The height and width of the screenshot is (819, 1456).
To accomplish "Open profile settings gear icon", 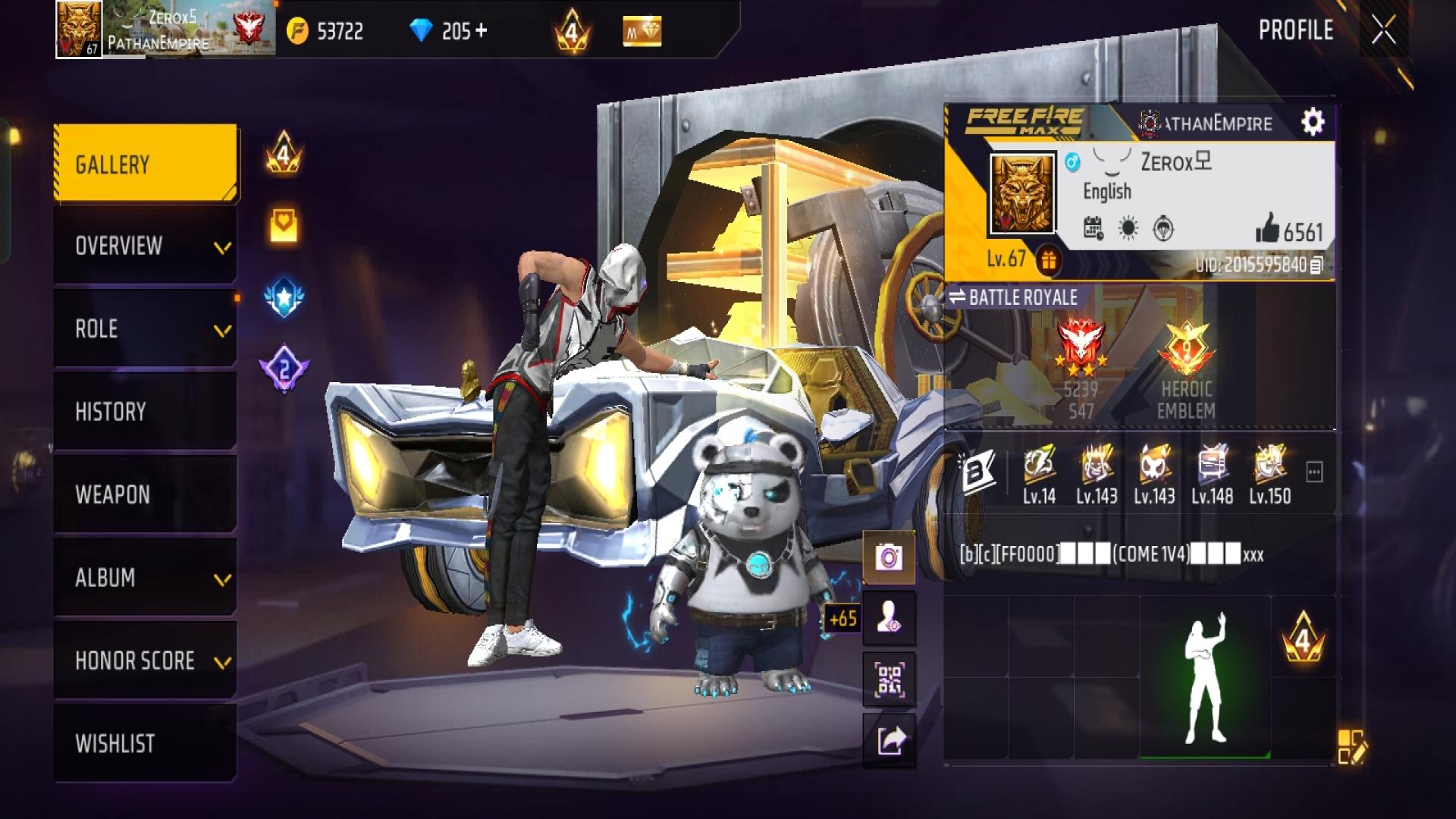I will pyautogui.click(x=1313, y=122).
